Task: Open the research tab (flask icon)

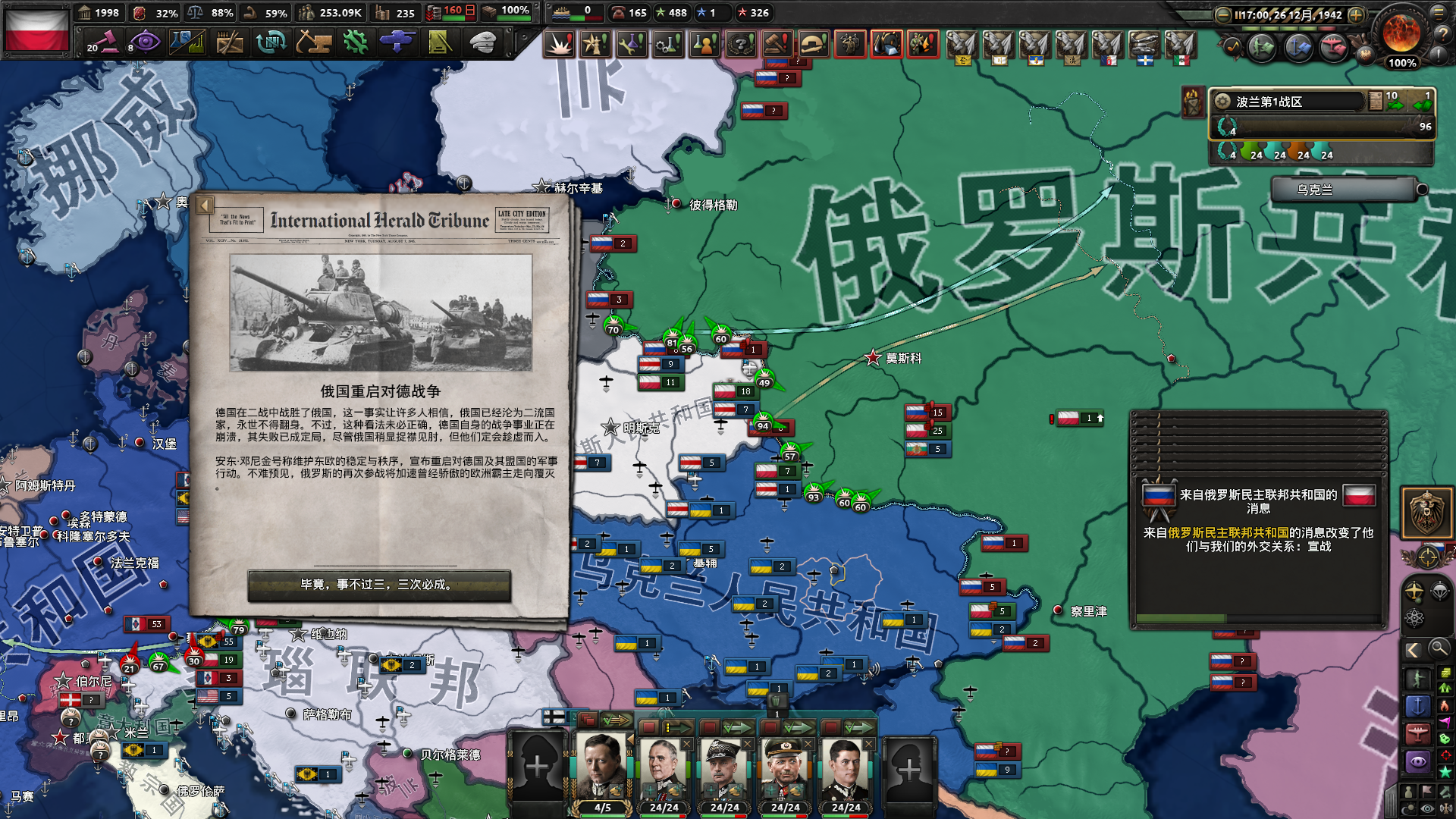Action: (x=188, y=42)
